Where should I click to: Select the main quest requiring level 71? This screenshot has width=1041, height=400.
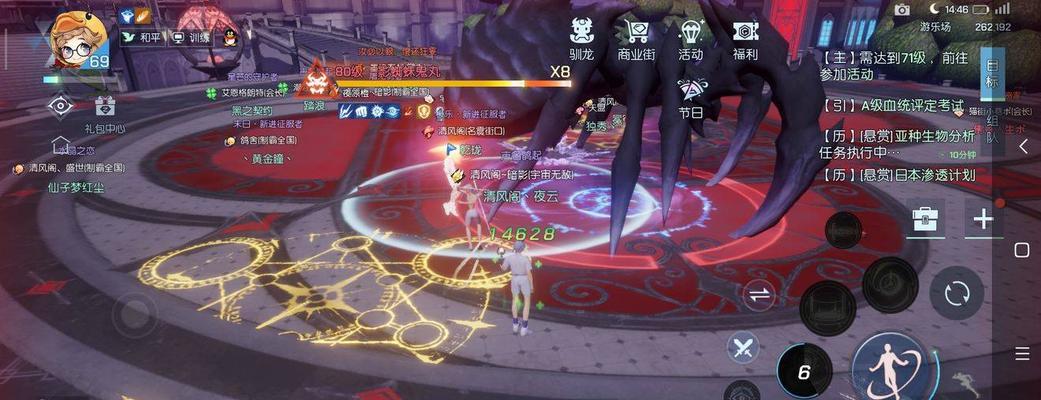pyautogui.click(x=895, y=66)
